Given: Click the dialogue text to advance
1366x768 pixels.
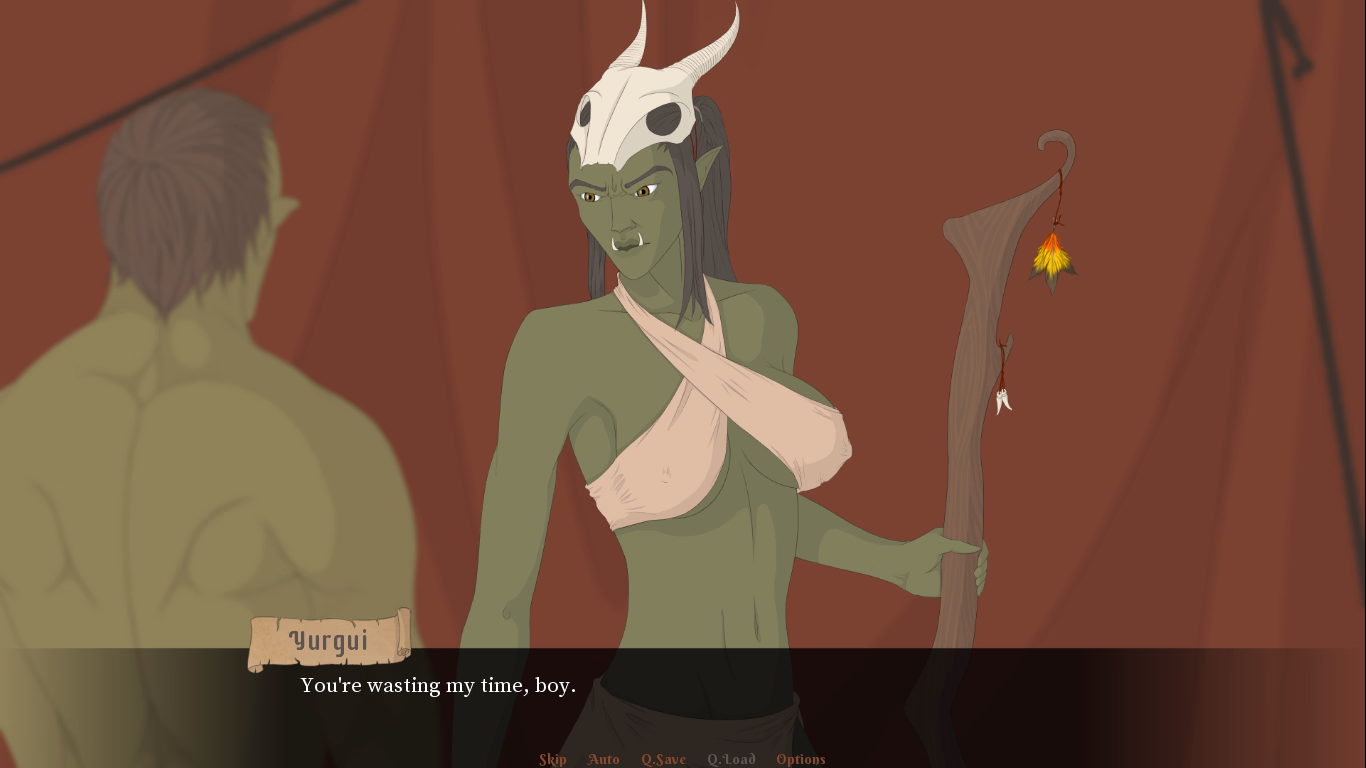Looking at the screenshot, I should 438,686.
